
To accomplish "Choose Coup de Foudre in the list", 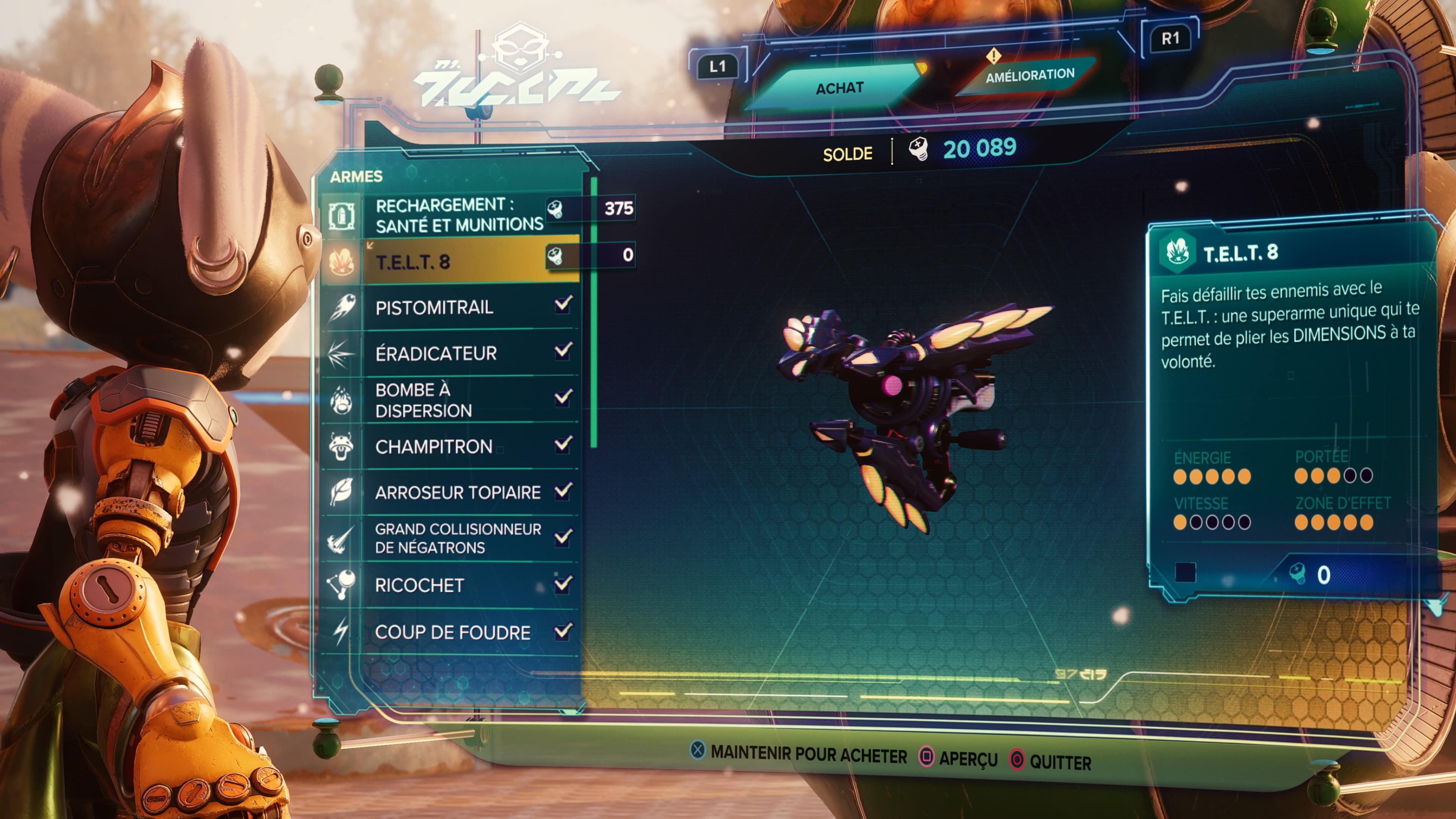I will 452,632.
